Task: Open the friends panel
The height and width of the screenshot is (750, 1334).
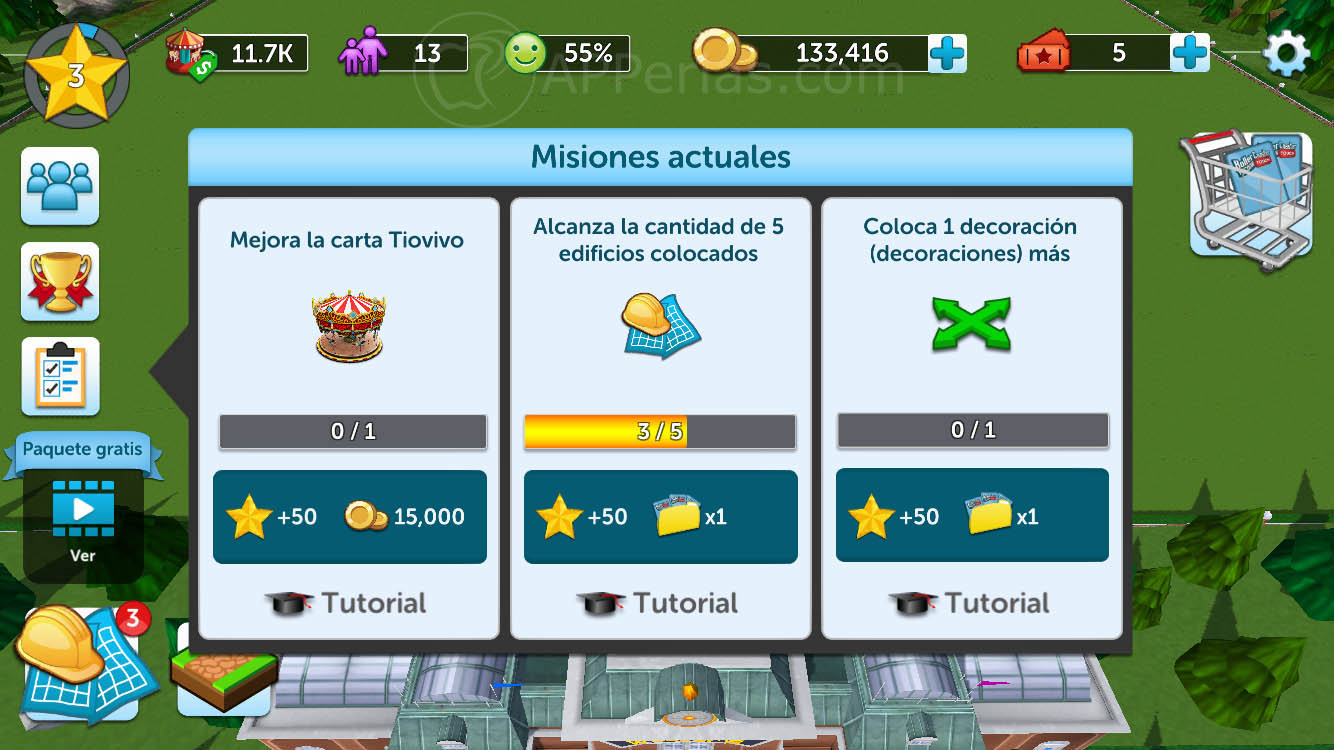Action: 59,186
